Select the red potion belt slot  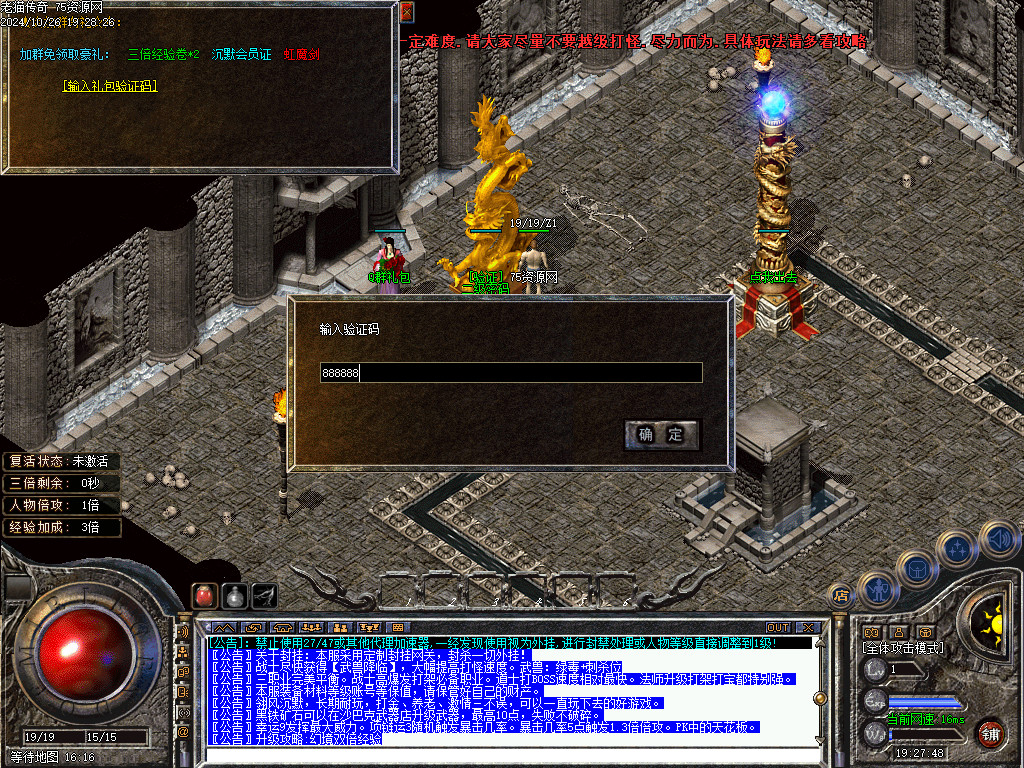pyautogui.click(x=204, y=595)
